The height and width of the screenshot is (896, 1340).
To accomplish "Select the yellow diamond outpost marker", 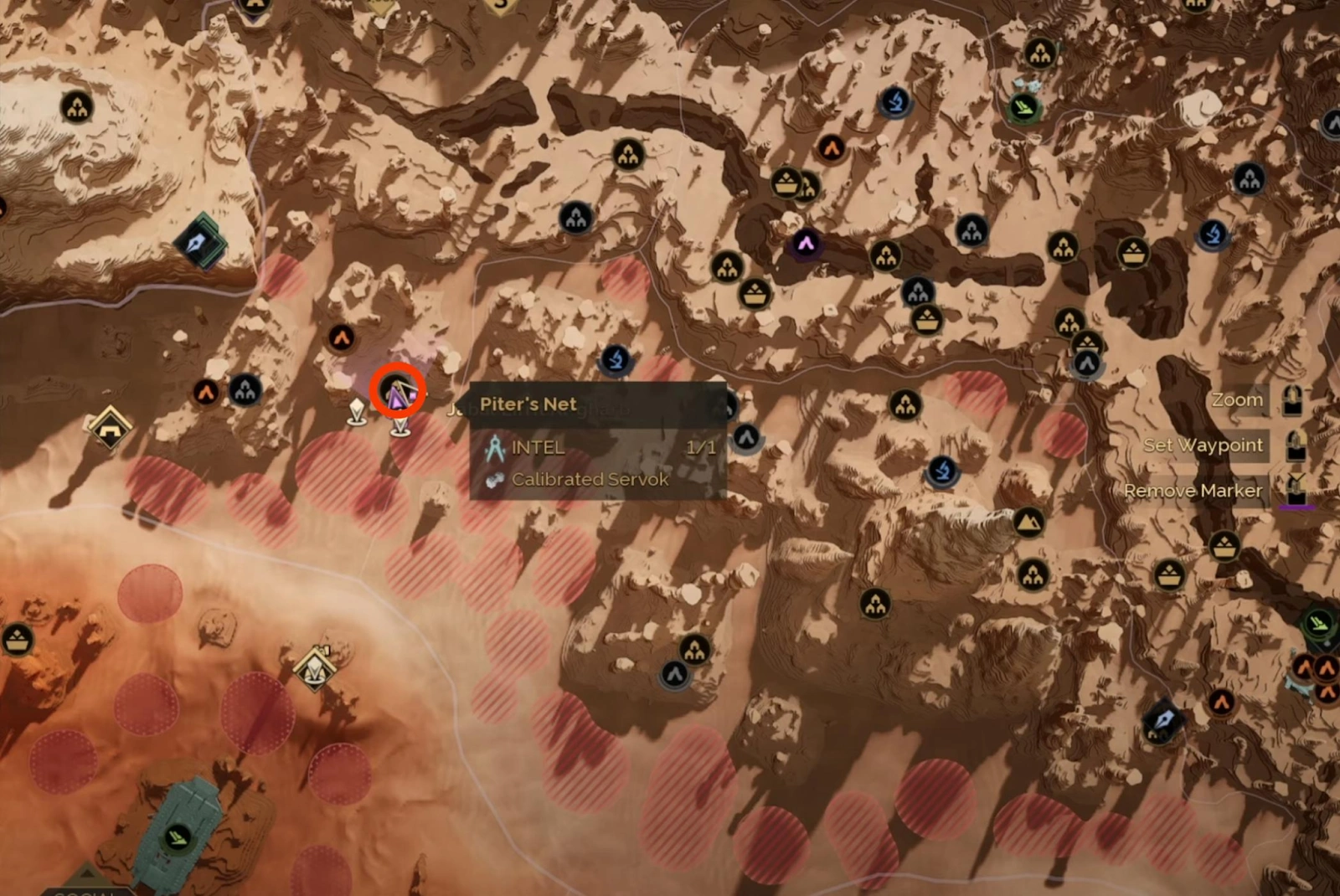I will (x=110, y=427).
